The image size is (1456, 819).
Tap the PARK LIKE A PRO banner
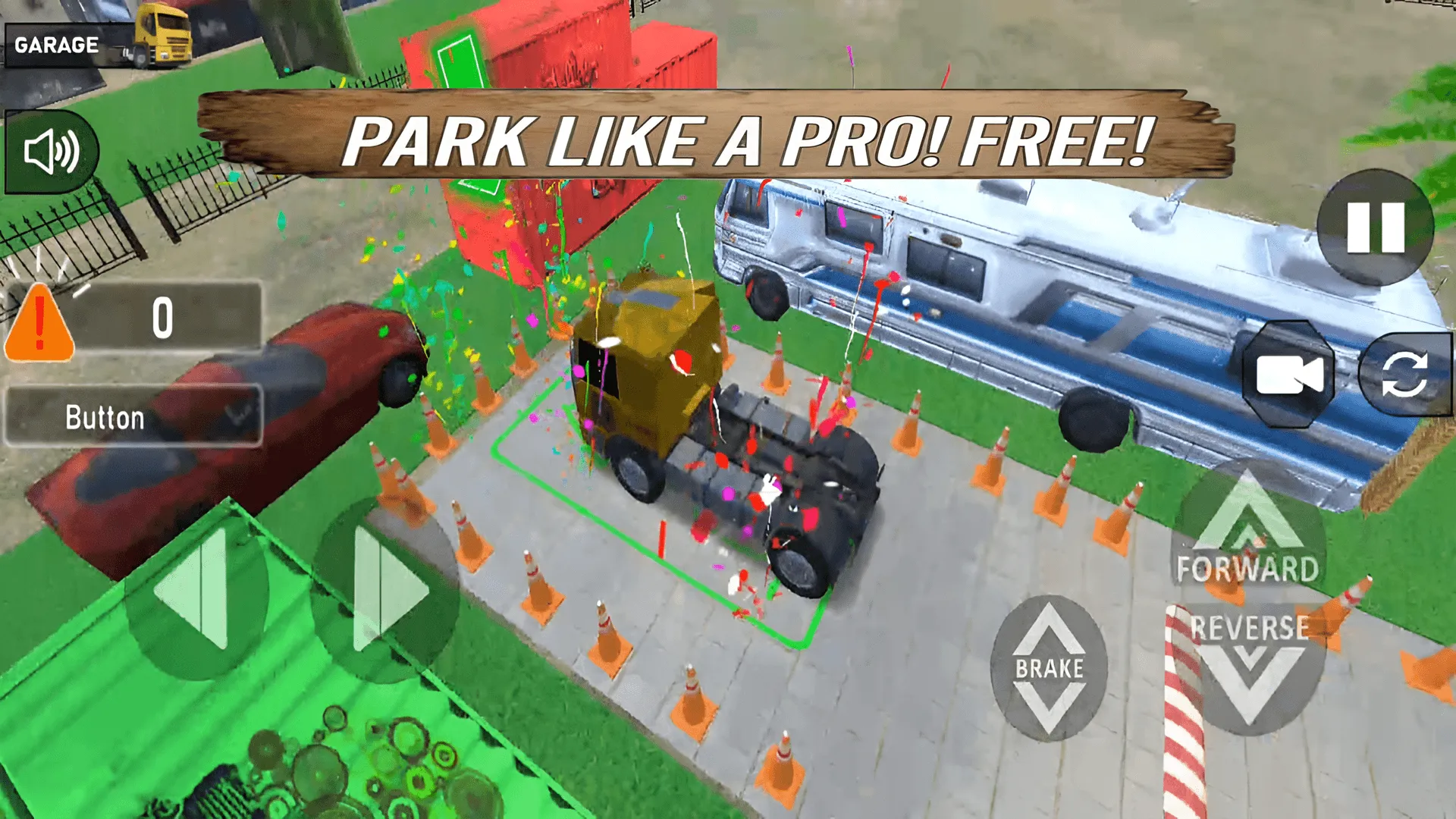[x=728, y=136]
